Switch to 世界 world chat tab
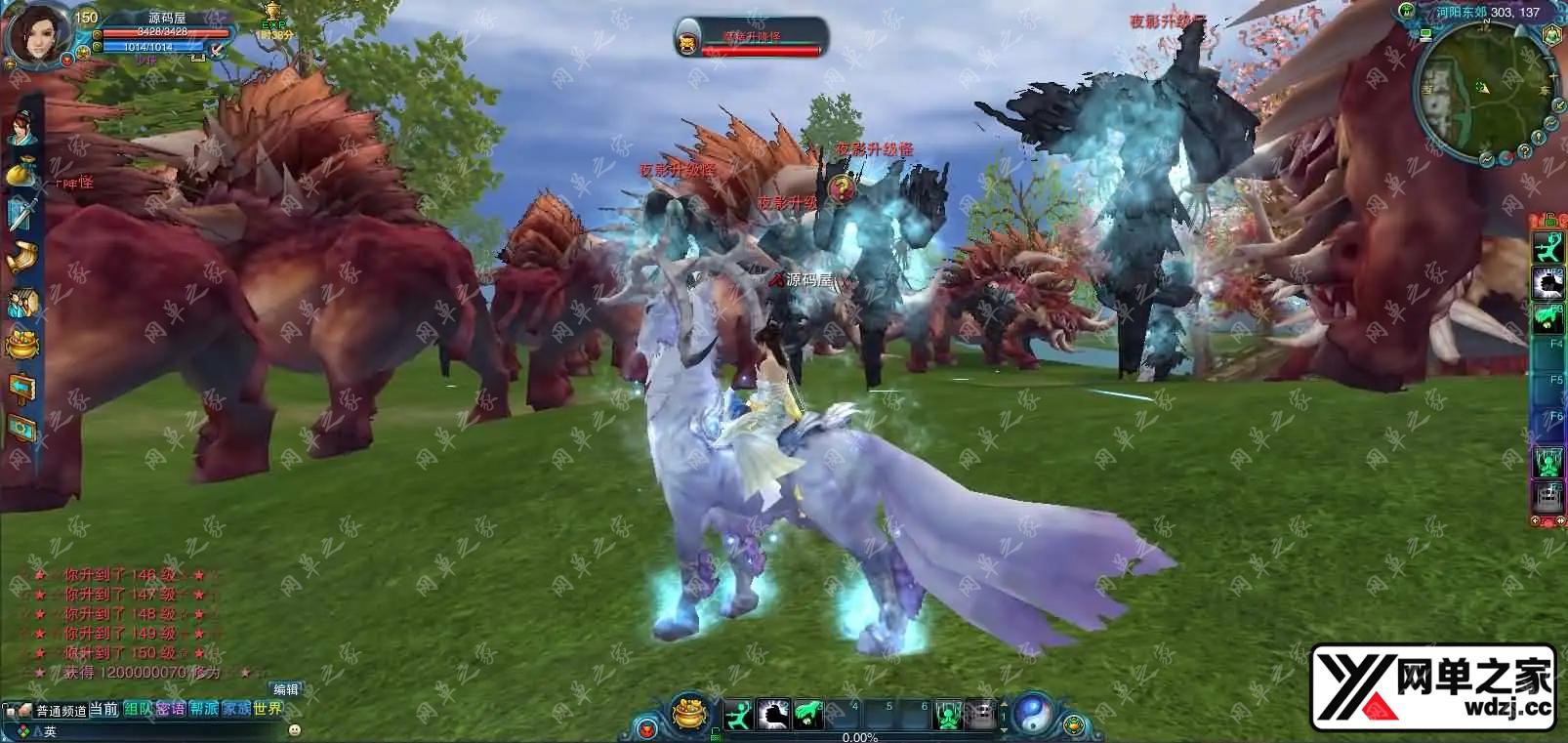The image size is (1568, 743). point(268,709)
